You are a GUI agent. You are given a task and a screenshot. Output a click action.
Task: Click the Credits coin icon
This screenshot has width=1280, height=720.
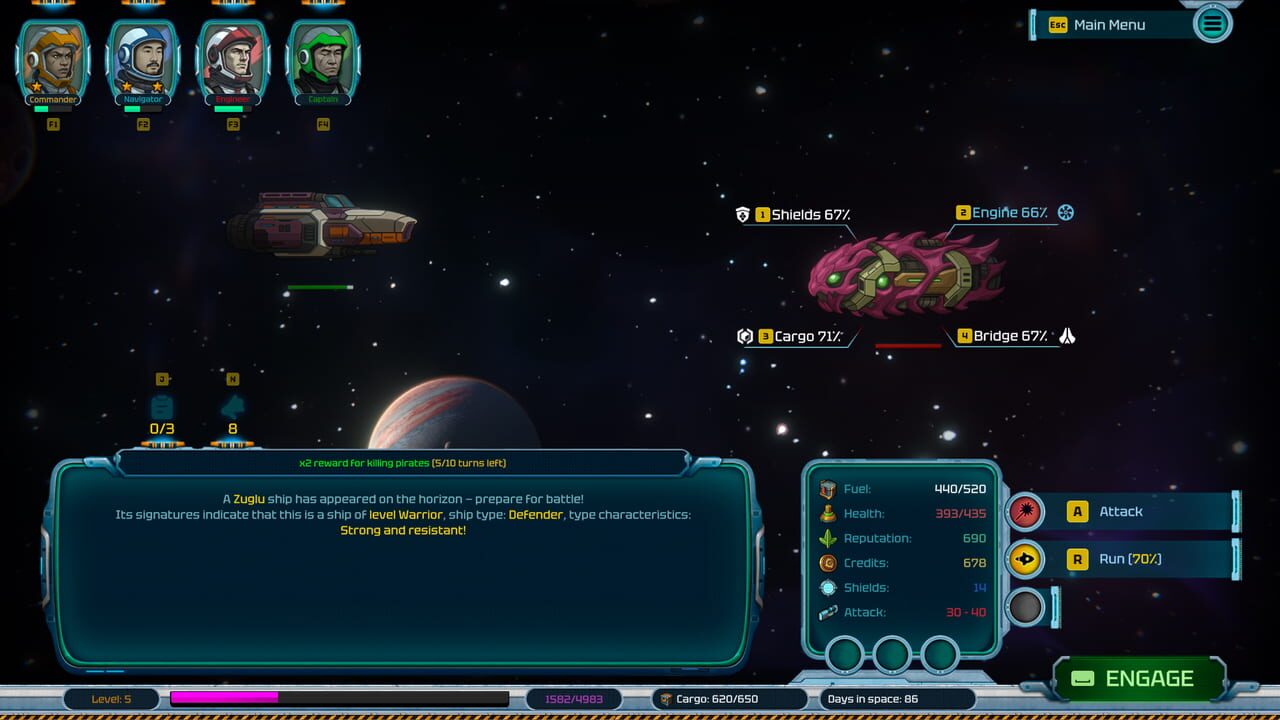coord(826,563)
